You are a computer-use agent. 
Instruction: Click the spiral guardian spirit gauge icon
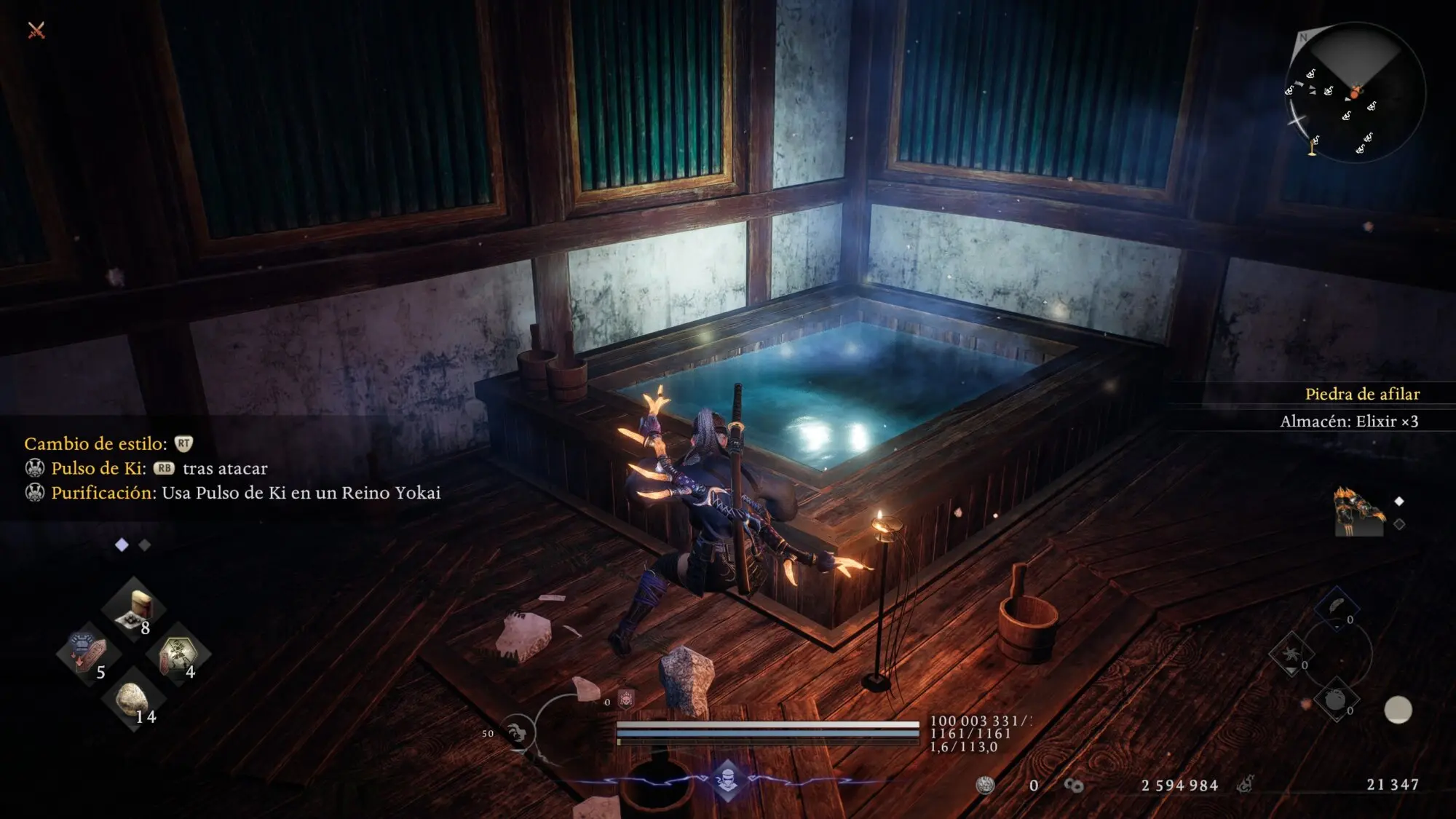tap(518, 733)
